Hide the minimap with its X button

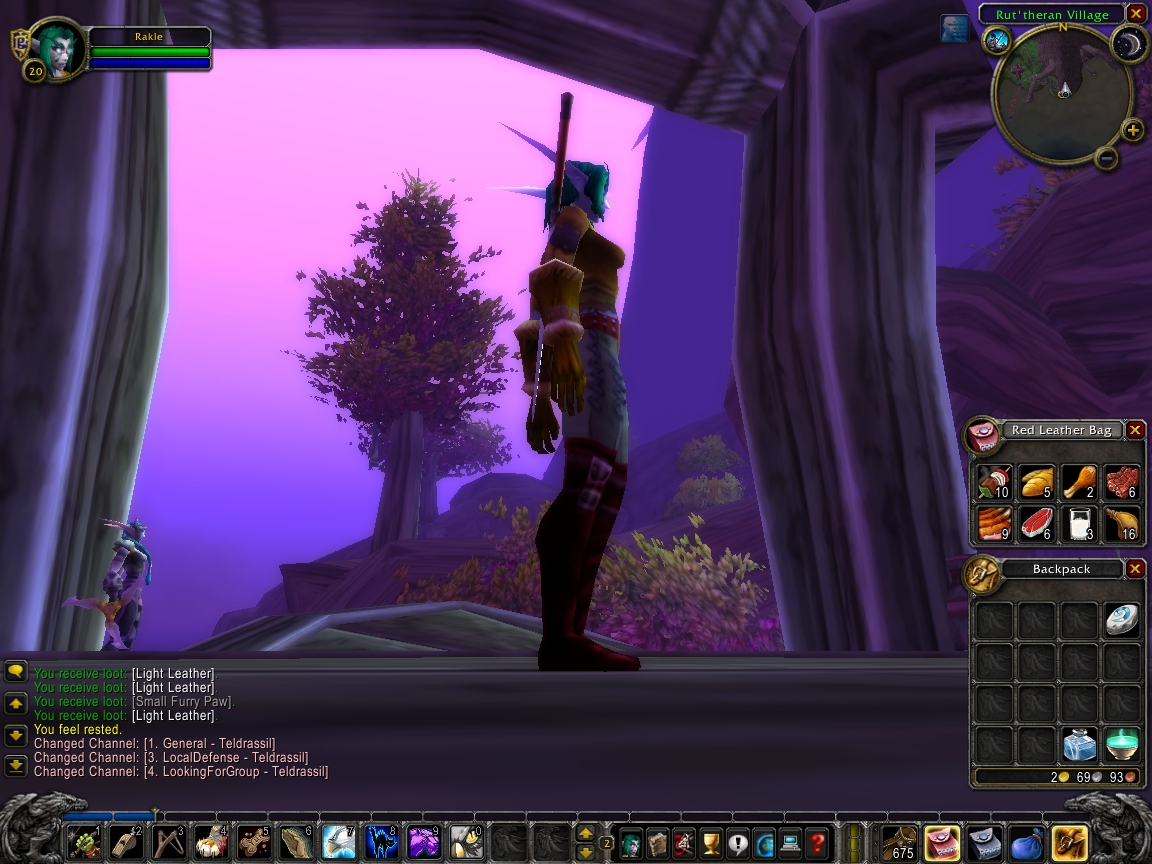pyautogui.click(x=1135, y=14)
